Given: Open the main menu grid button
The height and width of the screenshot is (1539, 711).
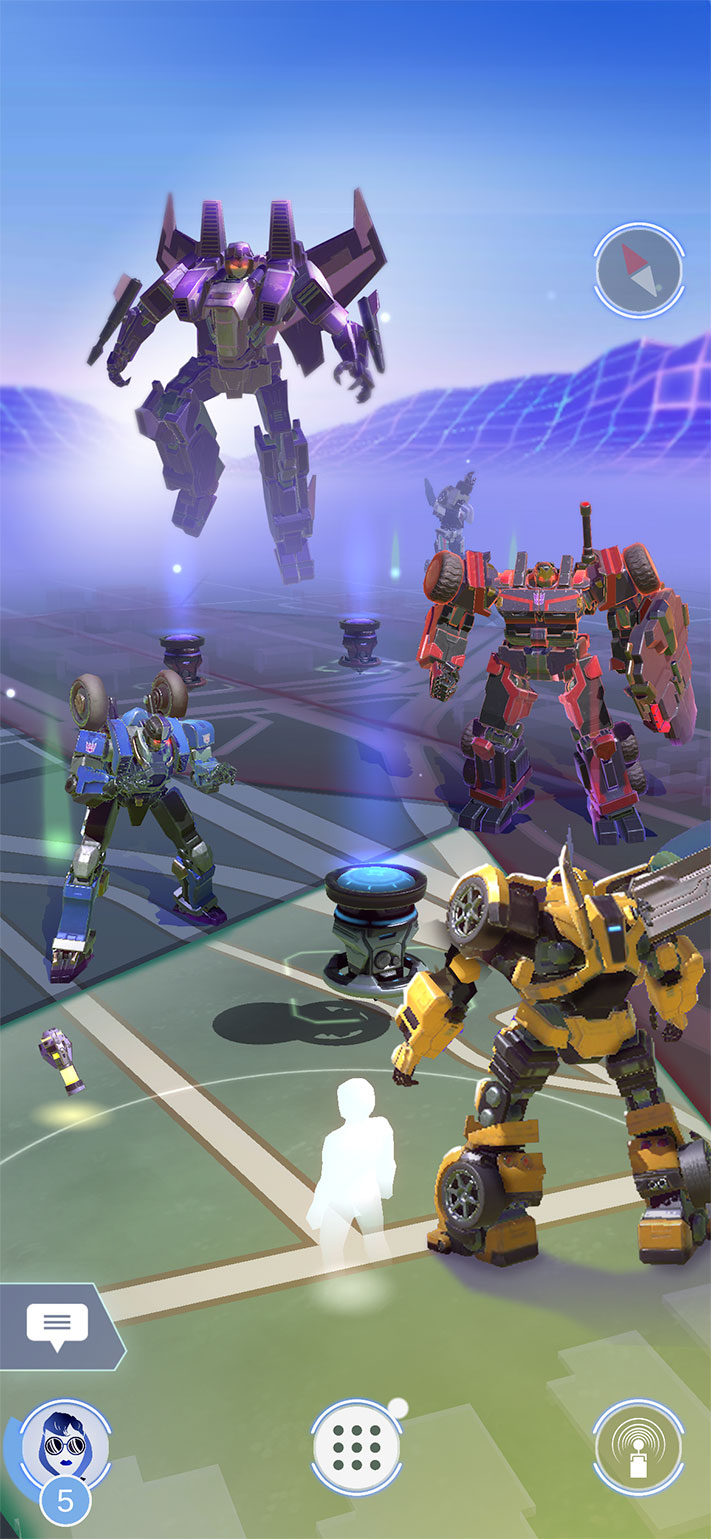Looking at the screenshot, I should pyautogui.click(x=355, y=1446).
